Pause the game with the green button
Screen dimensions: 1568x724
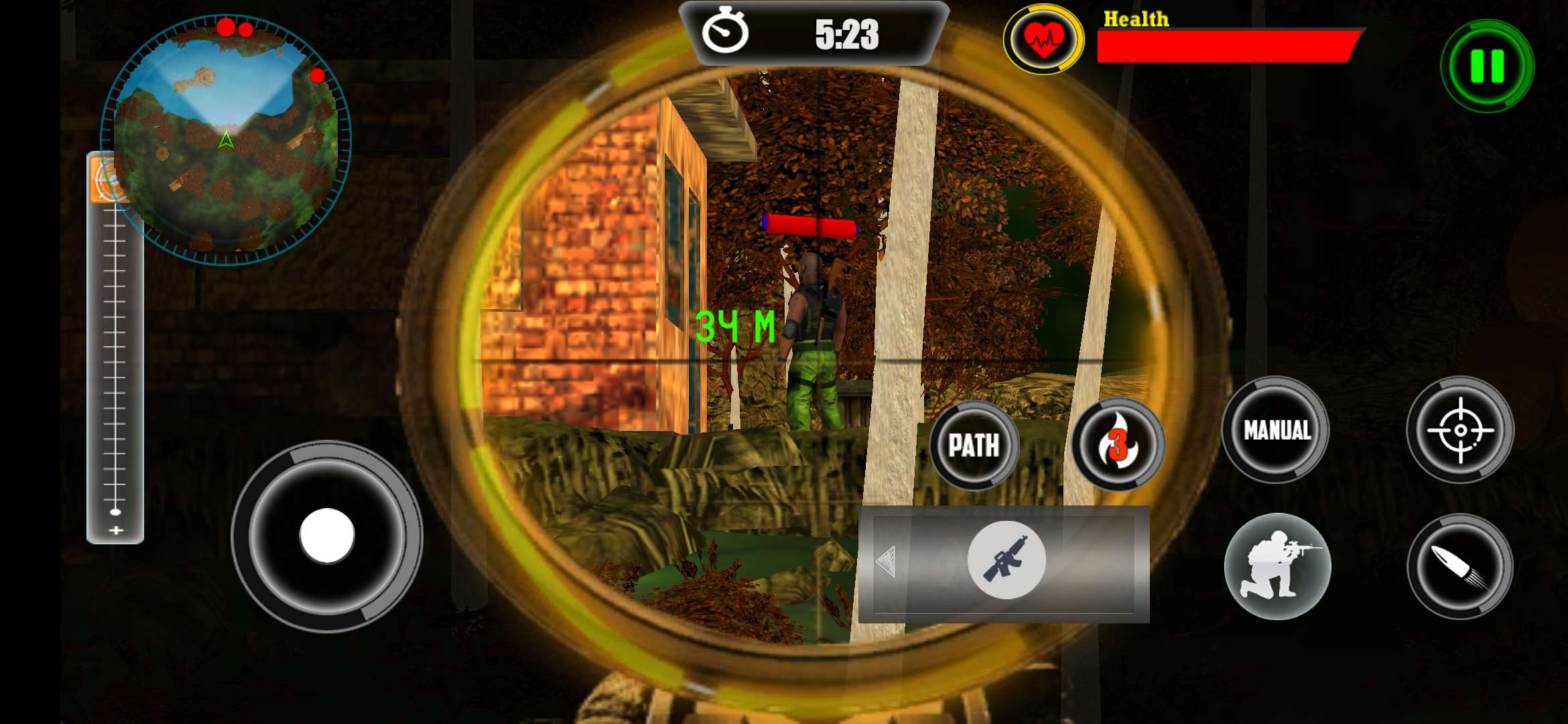point(1487,66)
